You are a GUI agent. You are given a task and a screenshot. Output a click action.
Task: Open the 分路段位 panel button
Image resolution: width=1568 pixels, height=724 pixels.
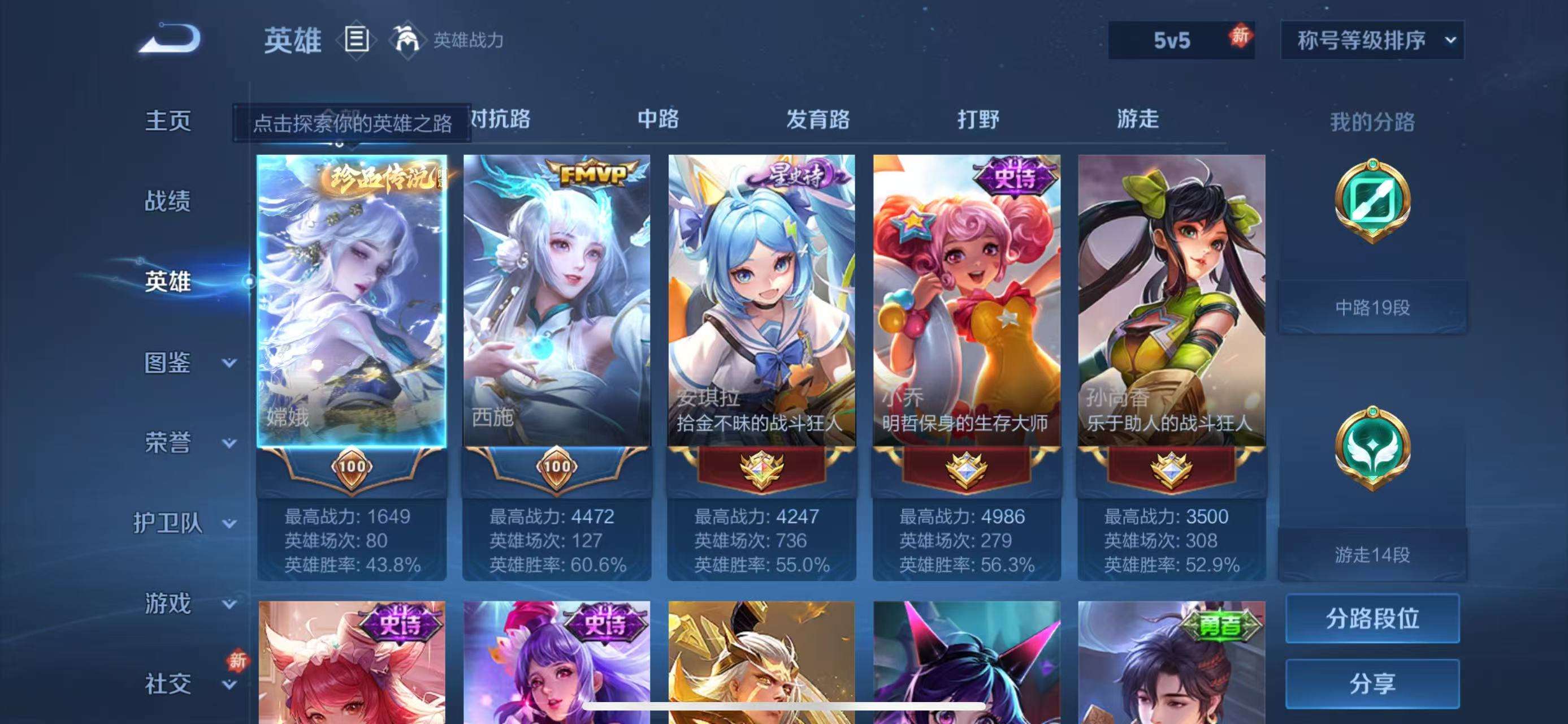point(1372,618)
